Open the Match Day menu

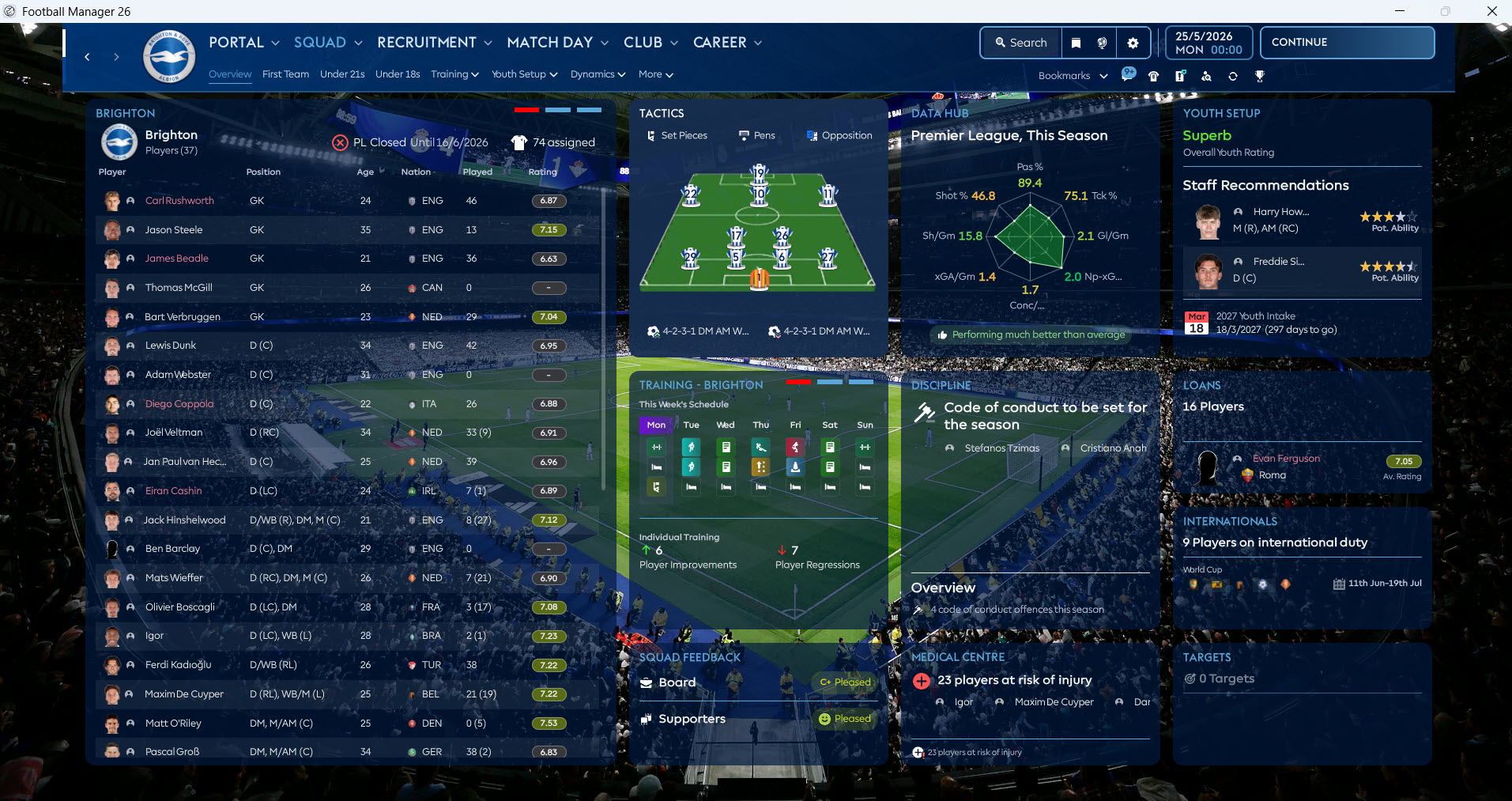point(557,43)
